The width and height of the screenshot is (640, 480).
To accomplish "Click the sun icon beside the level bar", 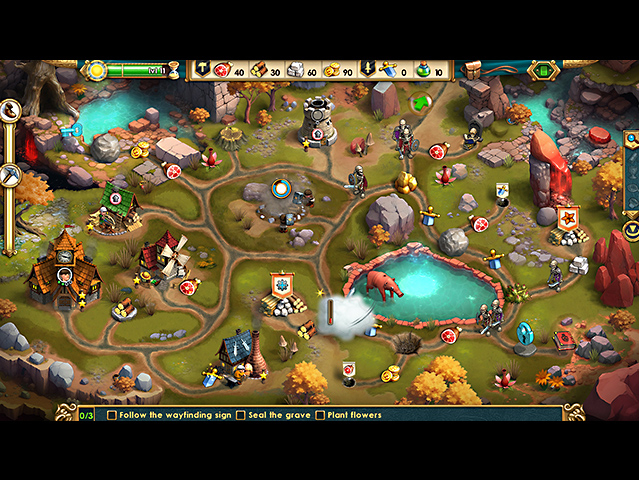I will [97, 70].
